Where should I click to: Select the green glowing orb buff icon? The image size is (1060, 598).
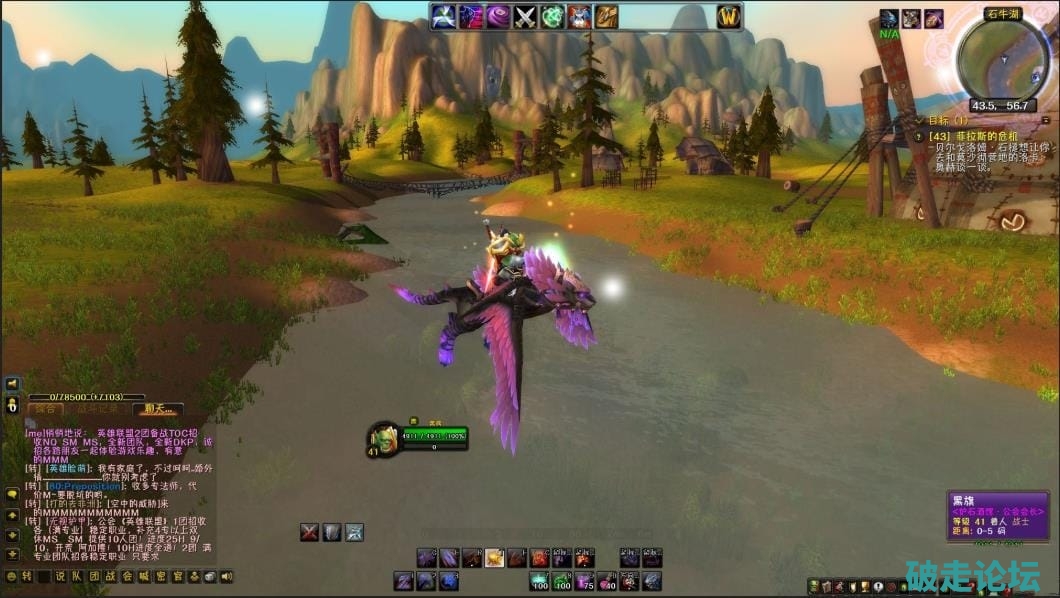click(553, 16)
